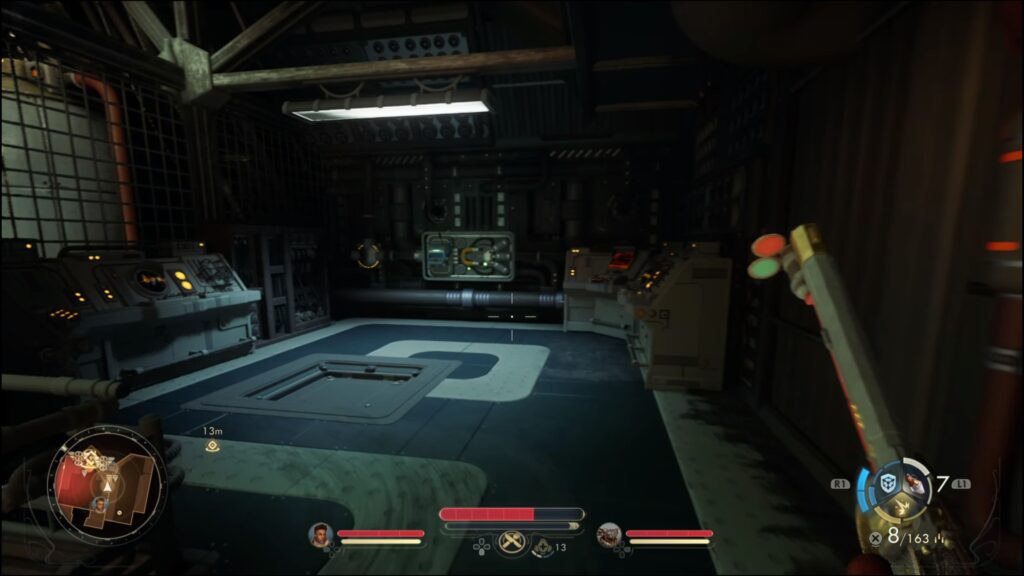Use the consumable icon beside the 13 count
The image size is (1024, 576).
542,547
